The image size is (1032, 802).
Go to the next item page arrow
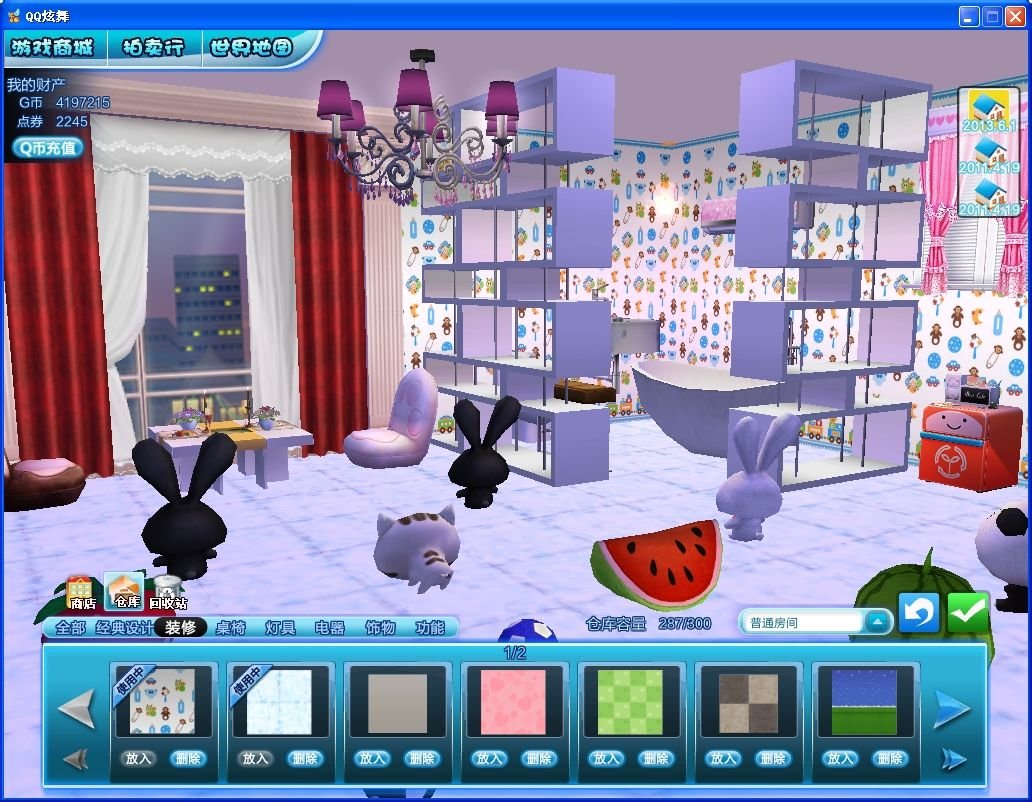coord(951,709)
